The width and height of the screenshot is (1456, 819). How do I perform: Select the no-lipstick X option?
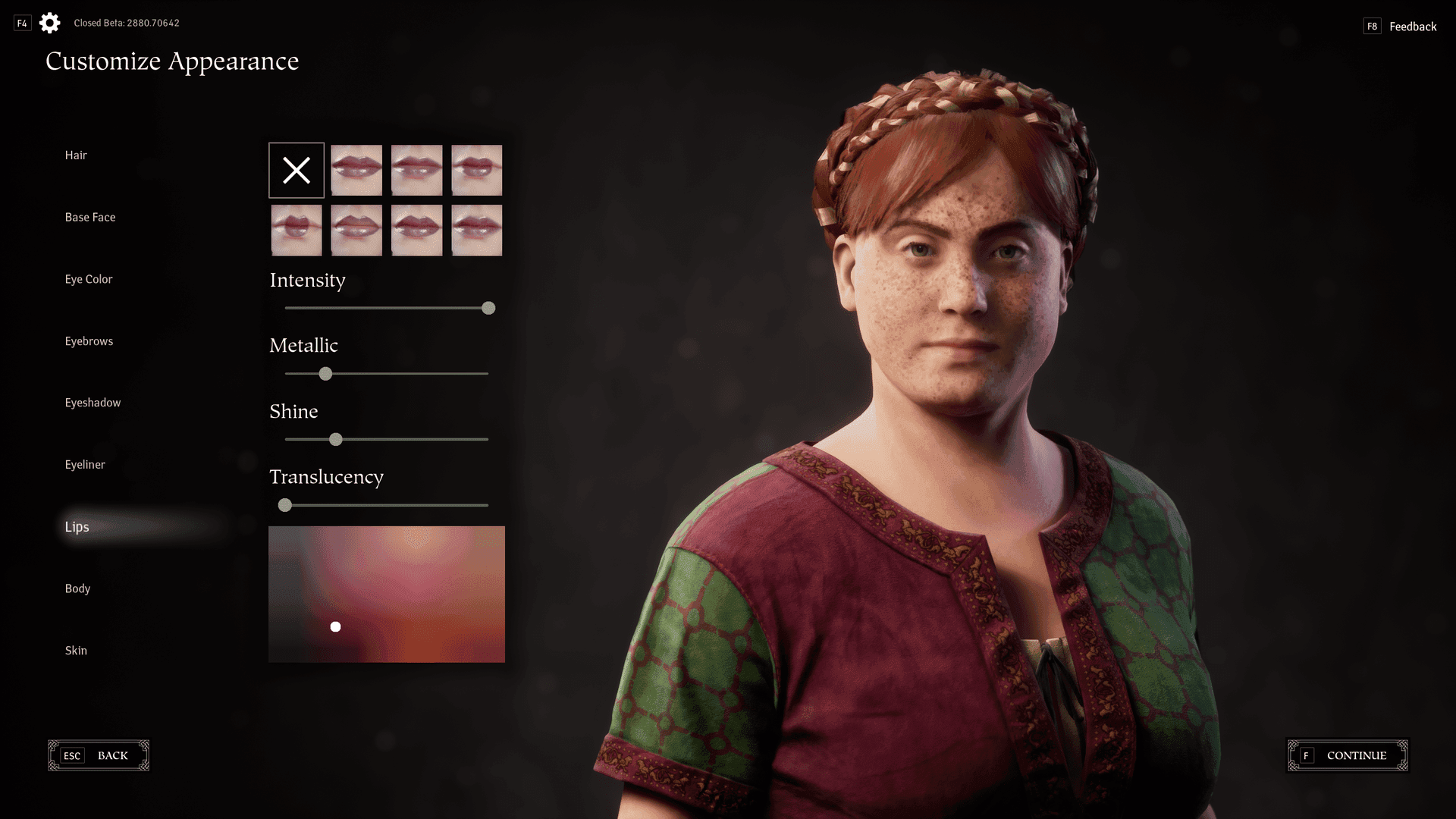coord(297,171)
